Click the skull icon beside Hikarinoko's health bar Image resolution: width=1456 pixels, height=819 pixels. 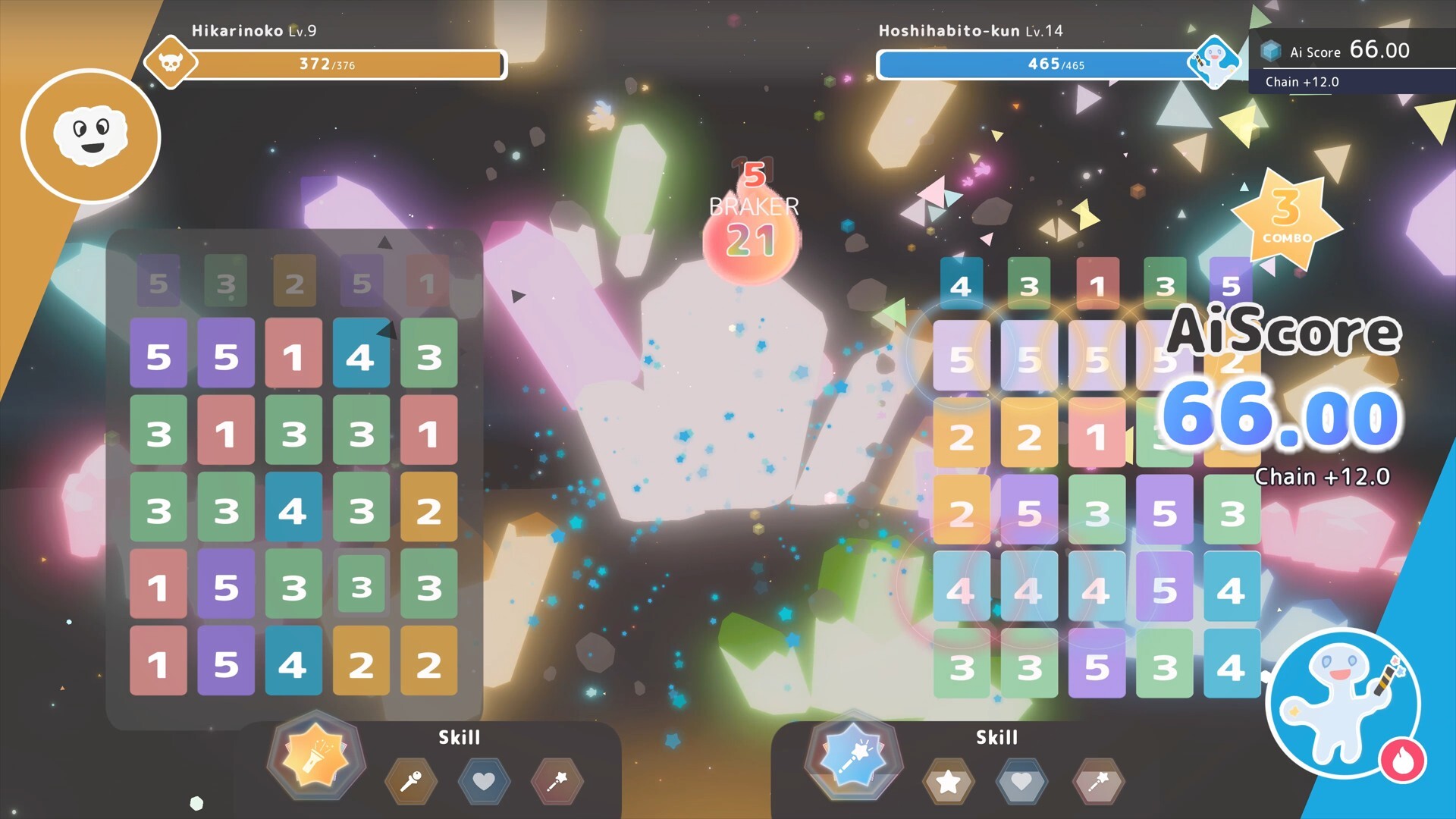[x=171, y=63]
